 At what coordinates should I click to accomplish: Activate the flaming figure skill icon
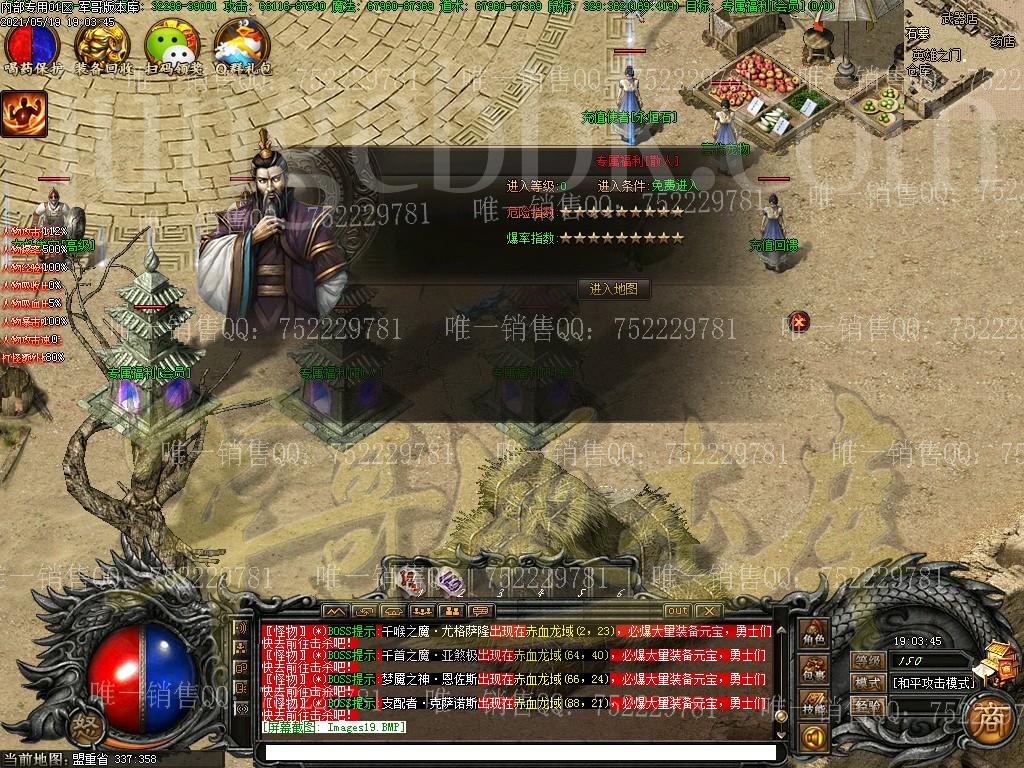pos(24,114)
